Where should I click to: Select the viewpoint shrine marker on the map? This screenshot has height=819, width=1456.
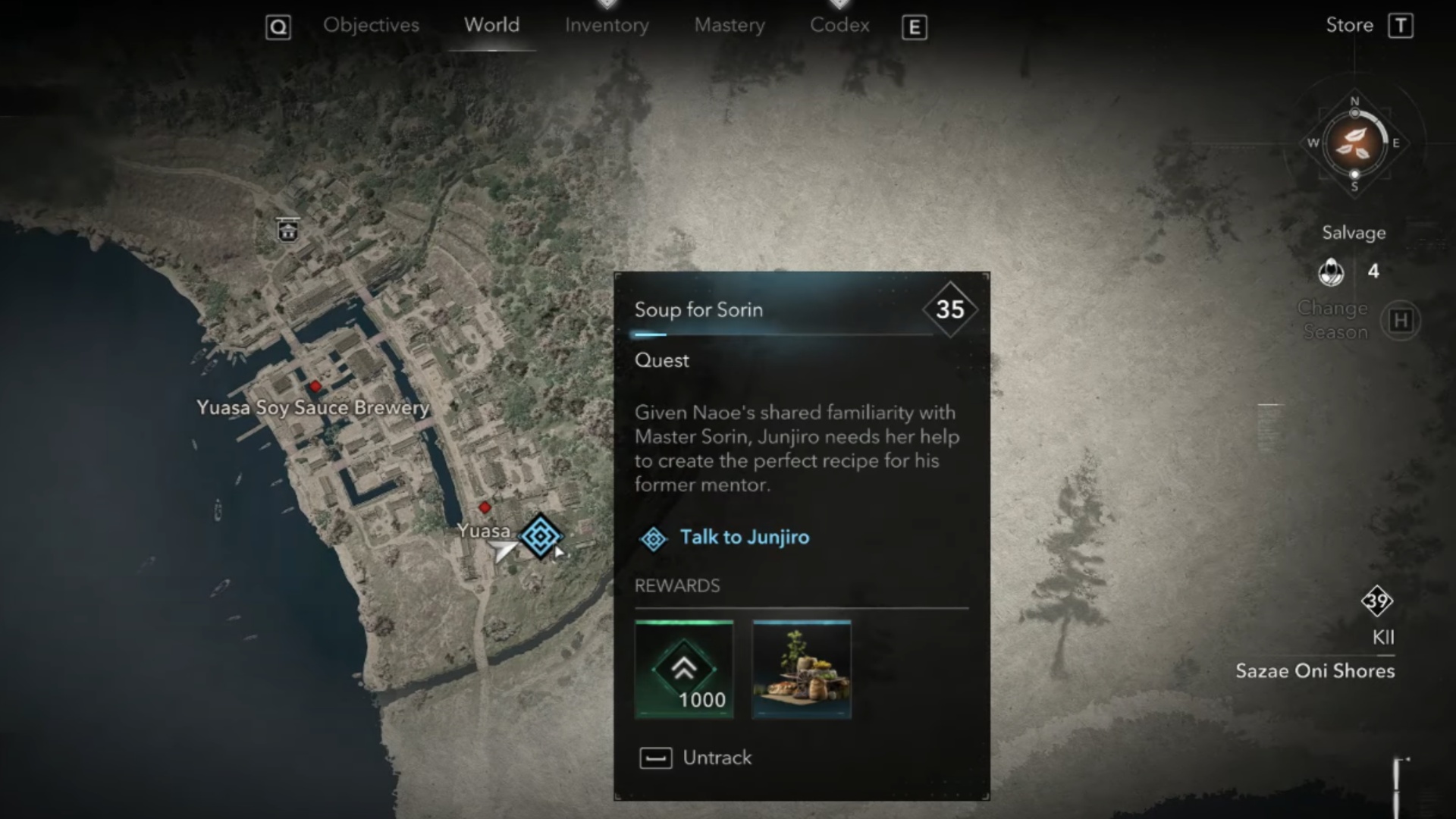click(287, 230)
